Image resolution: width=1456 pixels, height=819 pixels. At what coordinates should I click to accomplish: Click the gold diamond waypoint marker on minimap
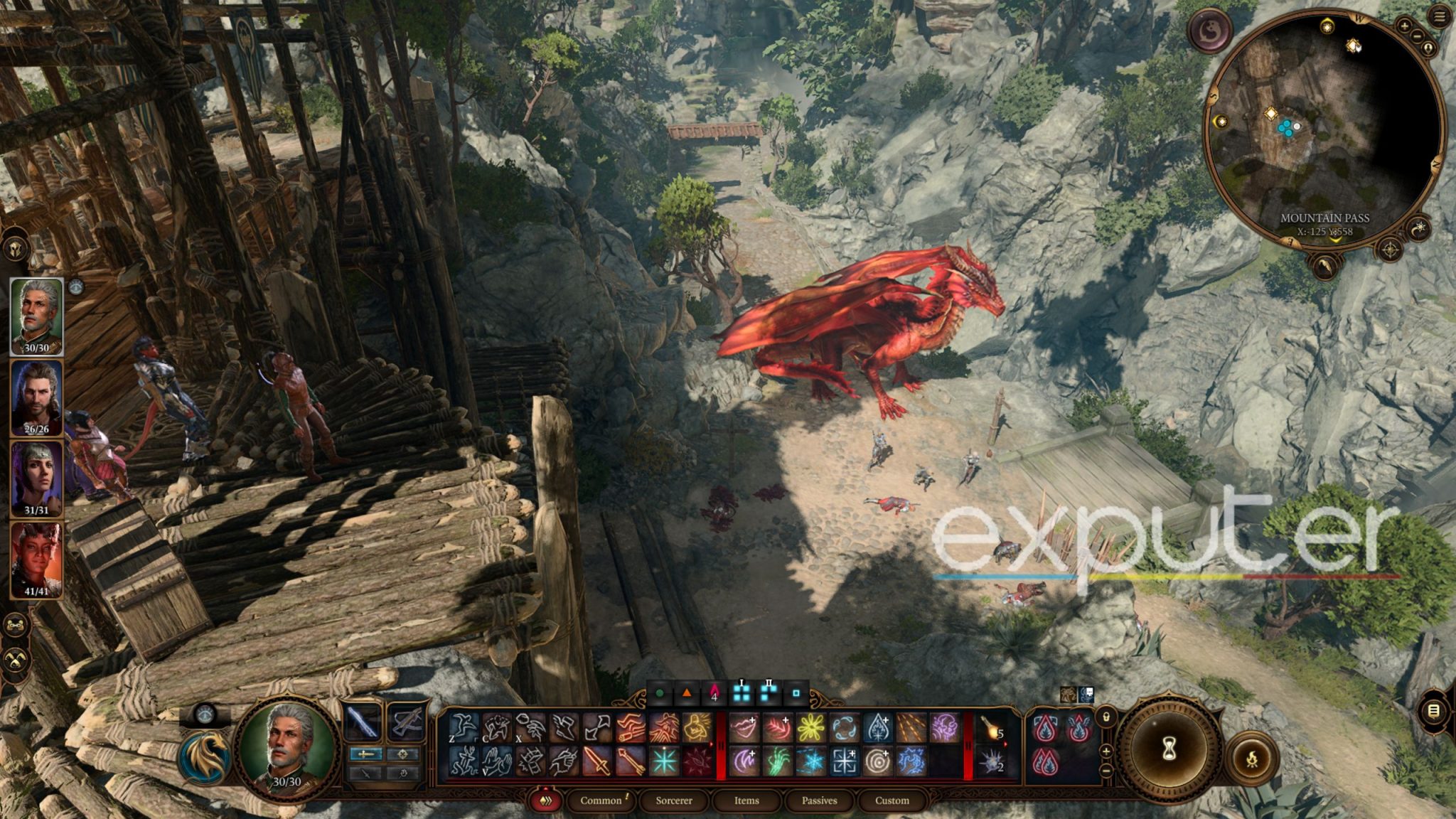pos(1270,114)
